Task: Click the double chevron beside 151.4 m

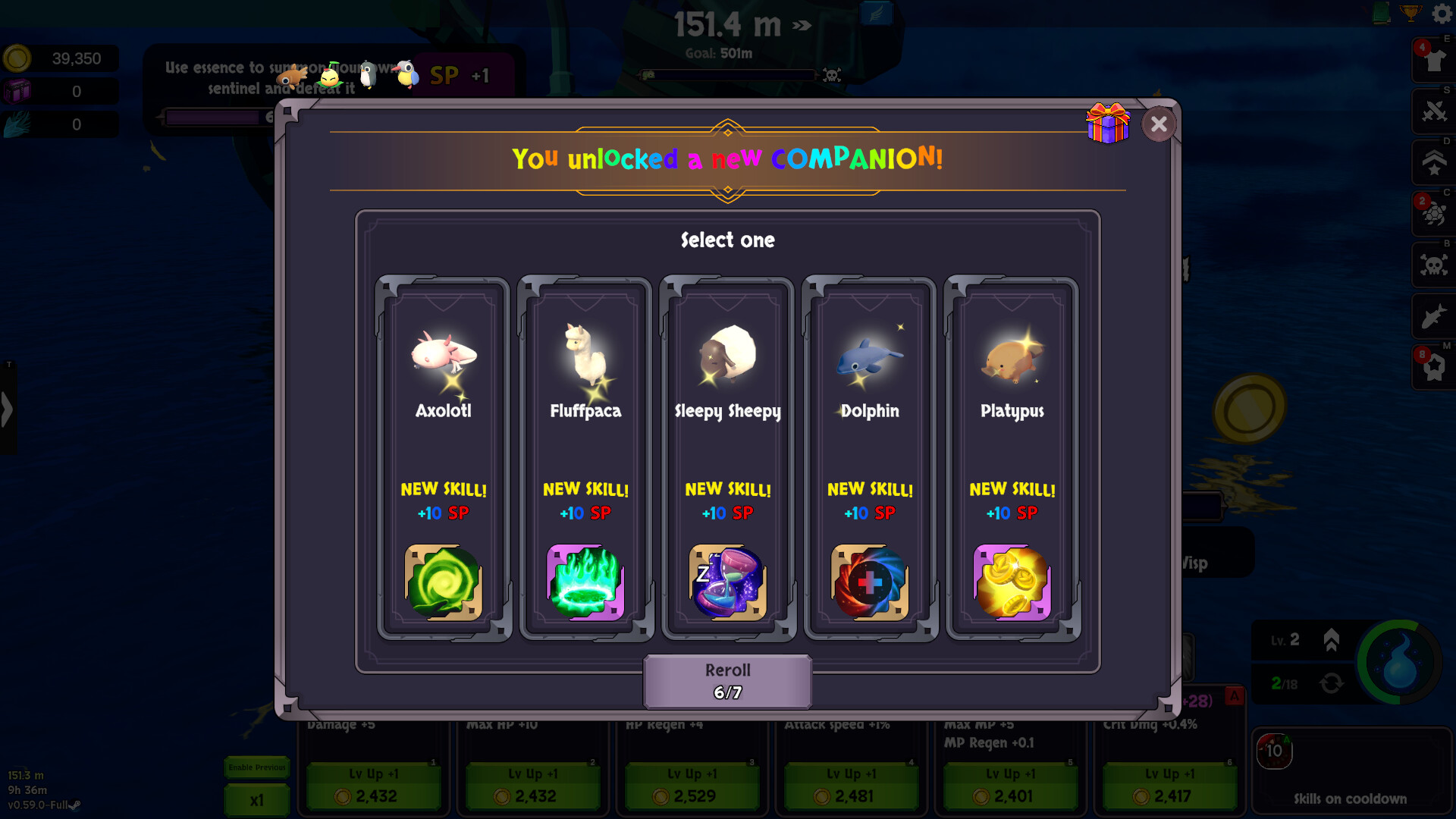Action: (800, 25)
